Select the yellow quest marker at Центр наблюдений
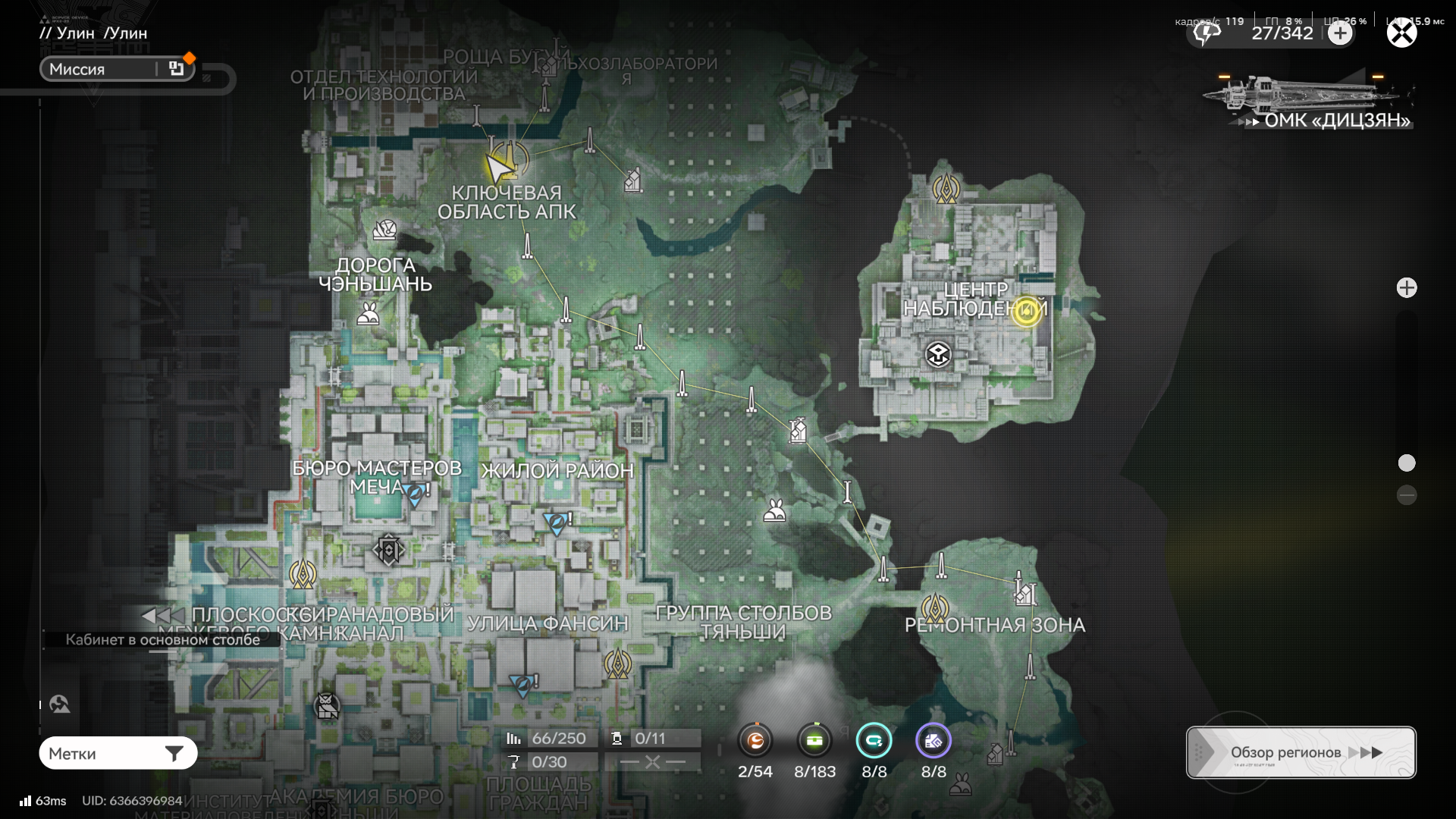The height and width of the screenshot is (819, 1456). pyautogui.click(x=1026, y=310)
